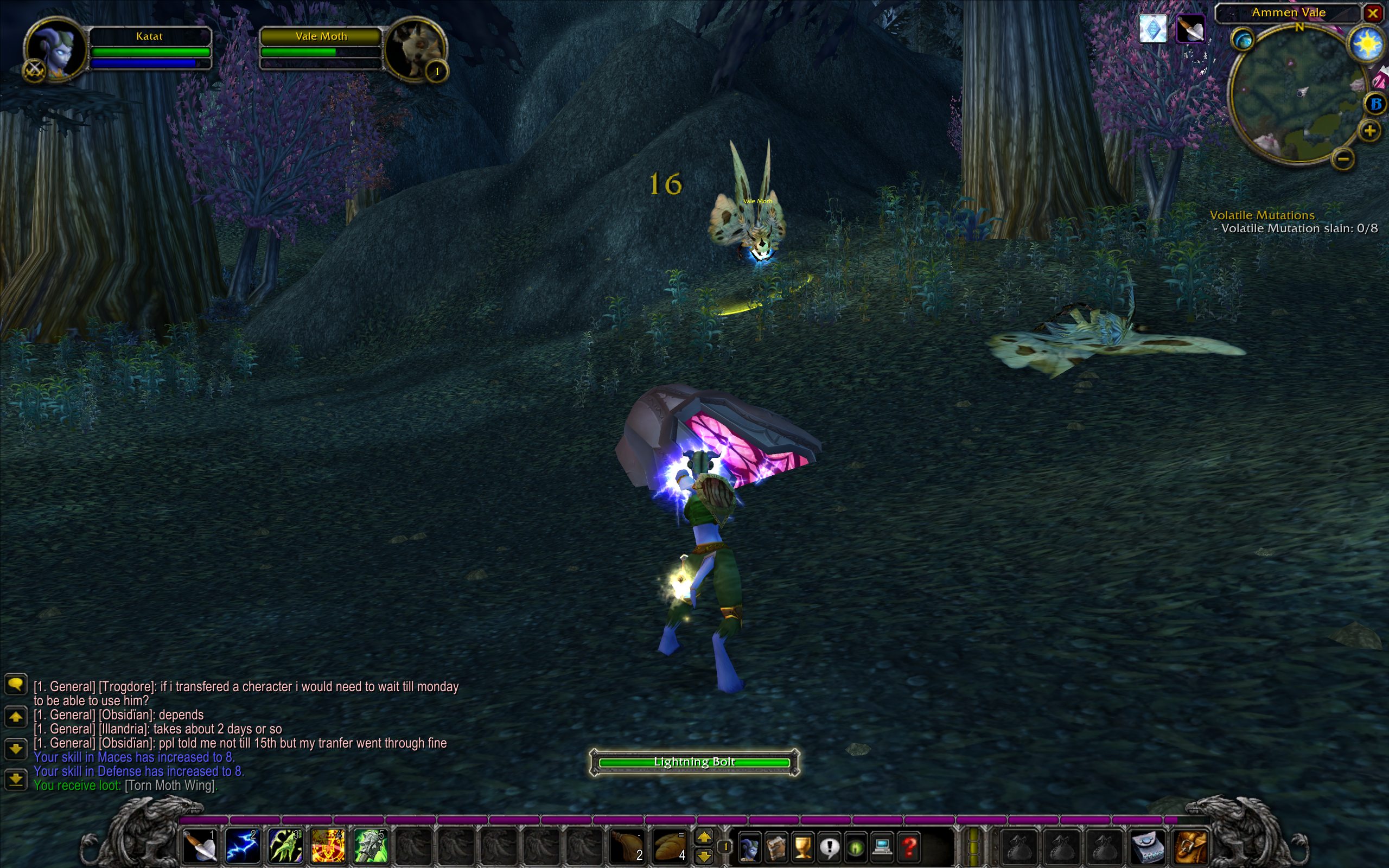Image resolution: width=1389 pixels, height=868 pixels.
Task: Use the mace Attack ability in slot 1
Action: [x=199, y=846]
